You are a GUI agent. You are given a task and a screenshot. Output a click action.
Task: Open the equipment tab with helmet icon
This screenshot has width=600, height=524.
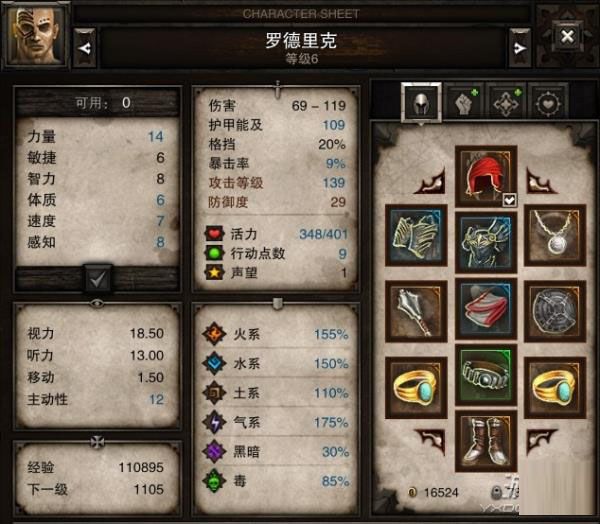coord(422,101)
